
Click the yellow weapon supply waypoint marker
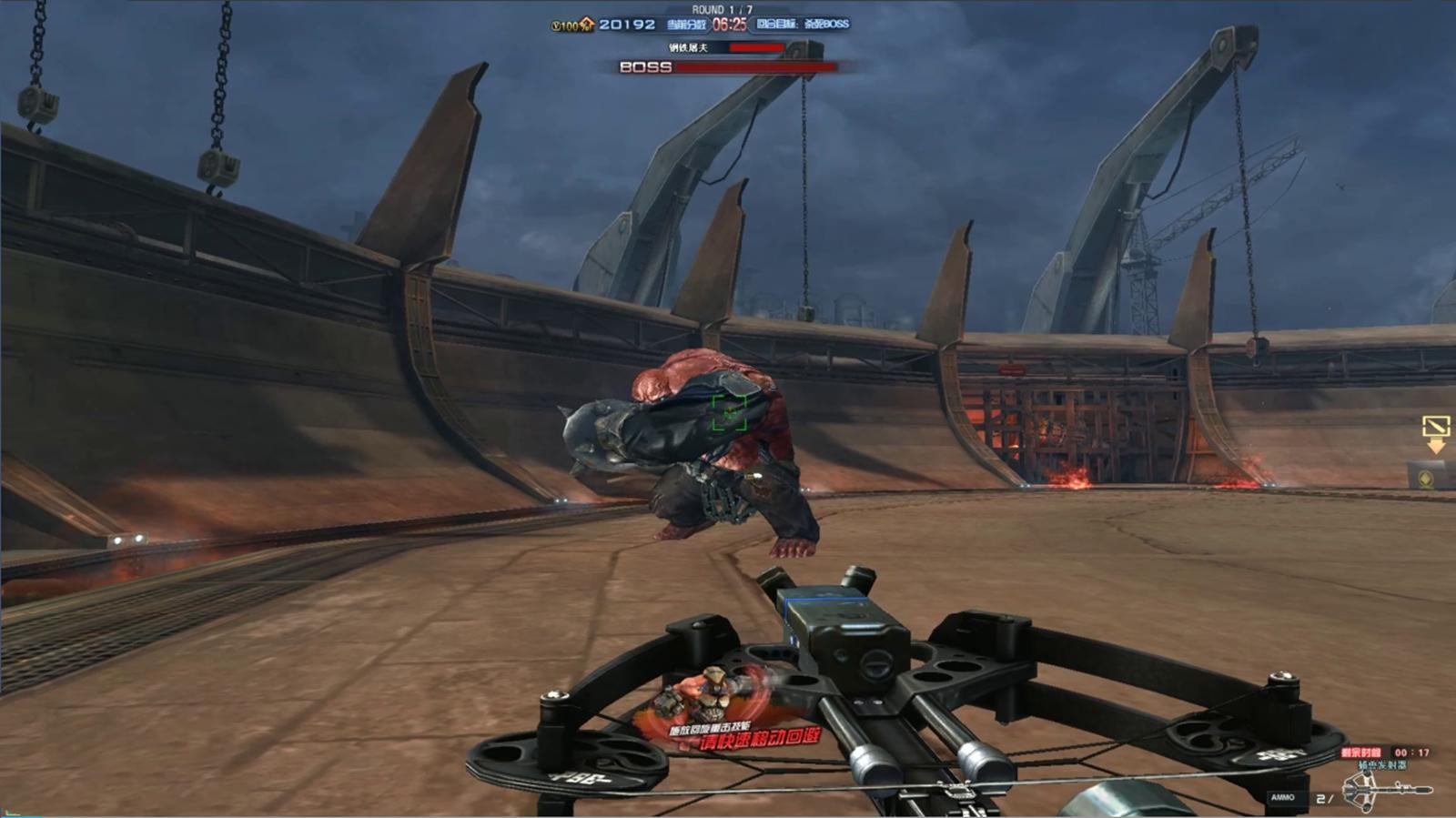pos(1435,432)
